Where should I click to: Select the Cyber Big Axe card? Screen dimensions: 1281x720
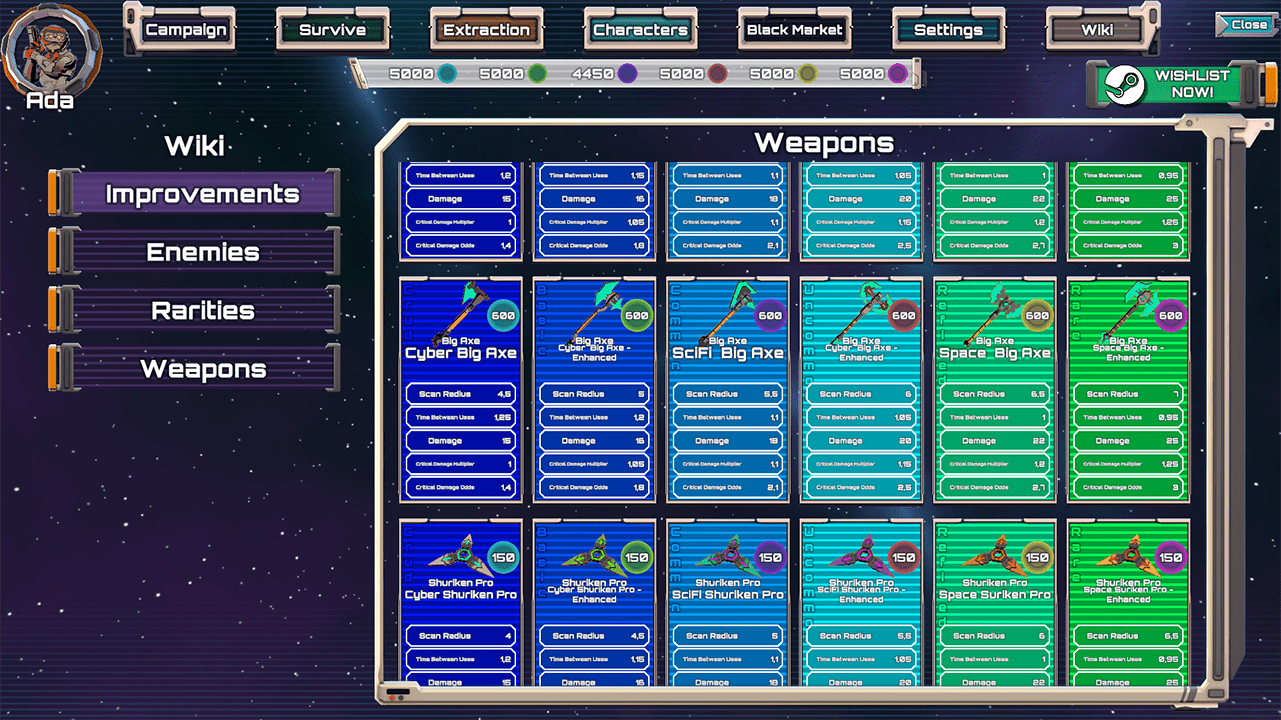pos(461,390)
